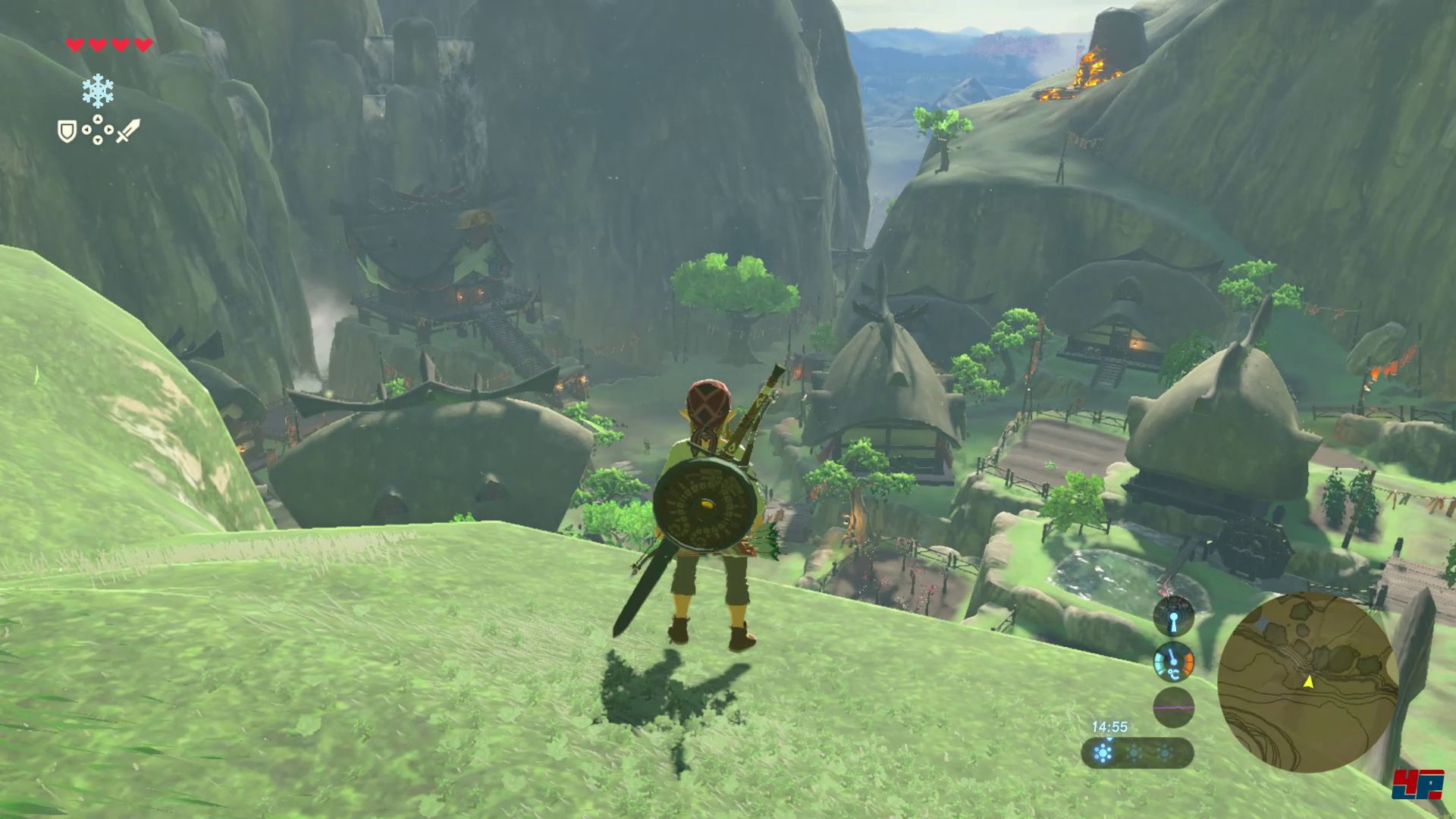This screenshot has width=1456, height=819.
Task: Open the circular minimap
Action: [x=1307, y=682]
